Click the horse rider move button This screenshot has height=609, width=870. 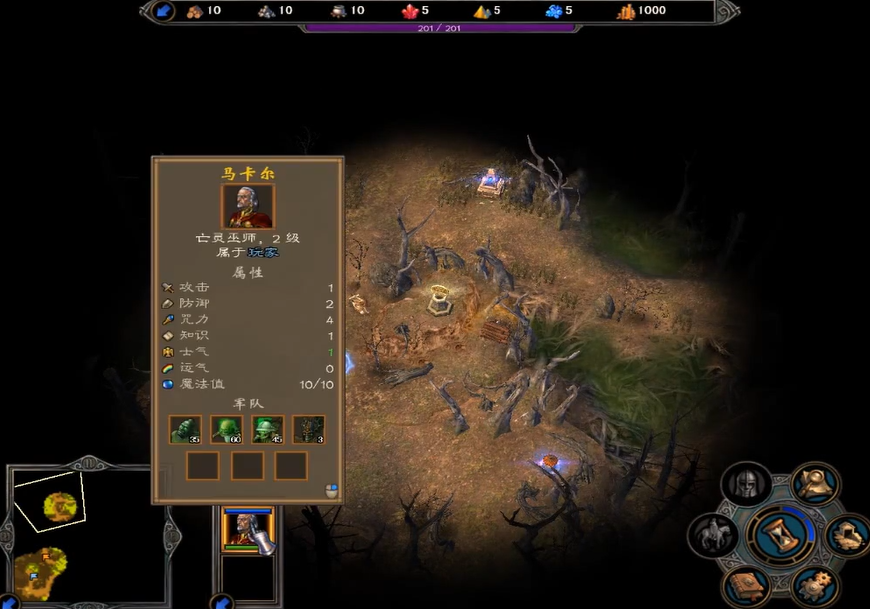click(711, 535)
